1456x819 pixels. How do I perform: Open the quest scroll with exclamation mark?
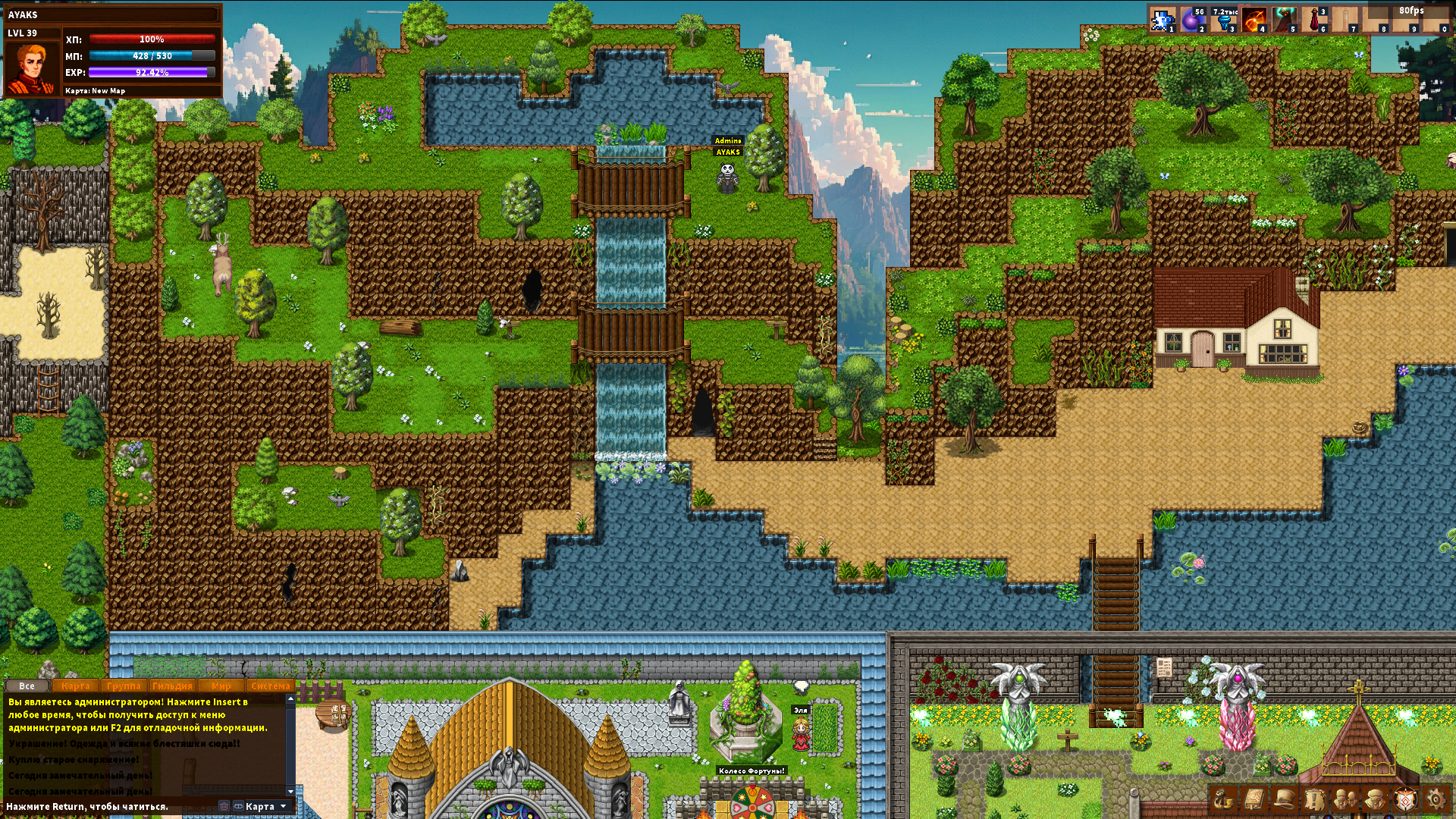point(1313,799)
